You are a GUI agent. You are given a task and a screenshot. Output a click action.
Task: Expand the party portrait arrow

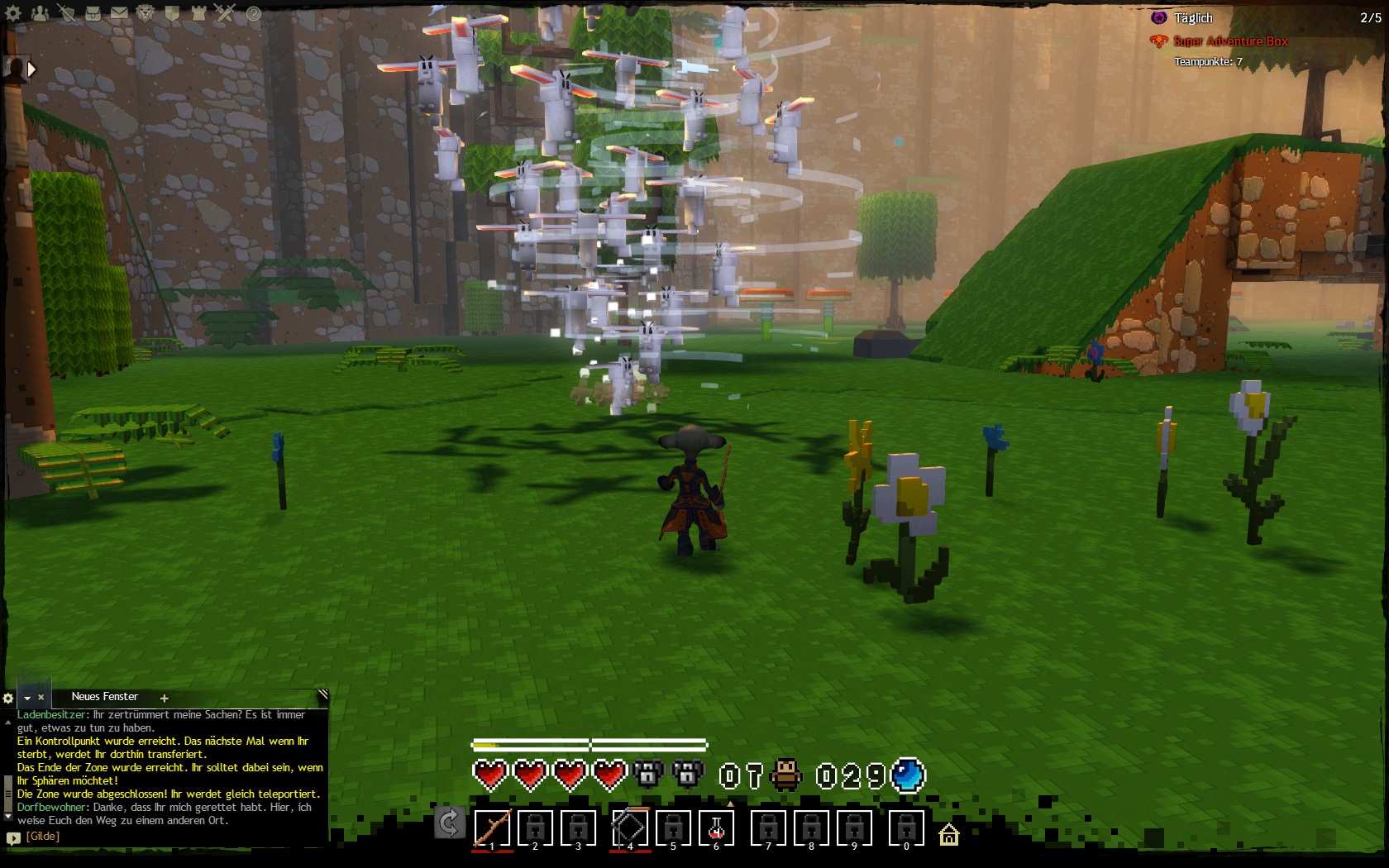pyautogui.click(x=31, y=69)
